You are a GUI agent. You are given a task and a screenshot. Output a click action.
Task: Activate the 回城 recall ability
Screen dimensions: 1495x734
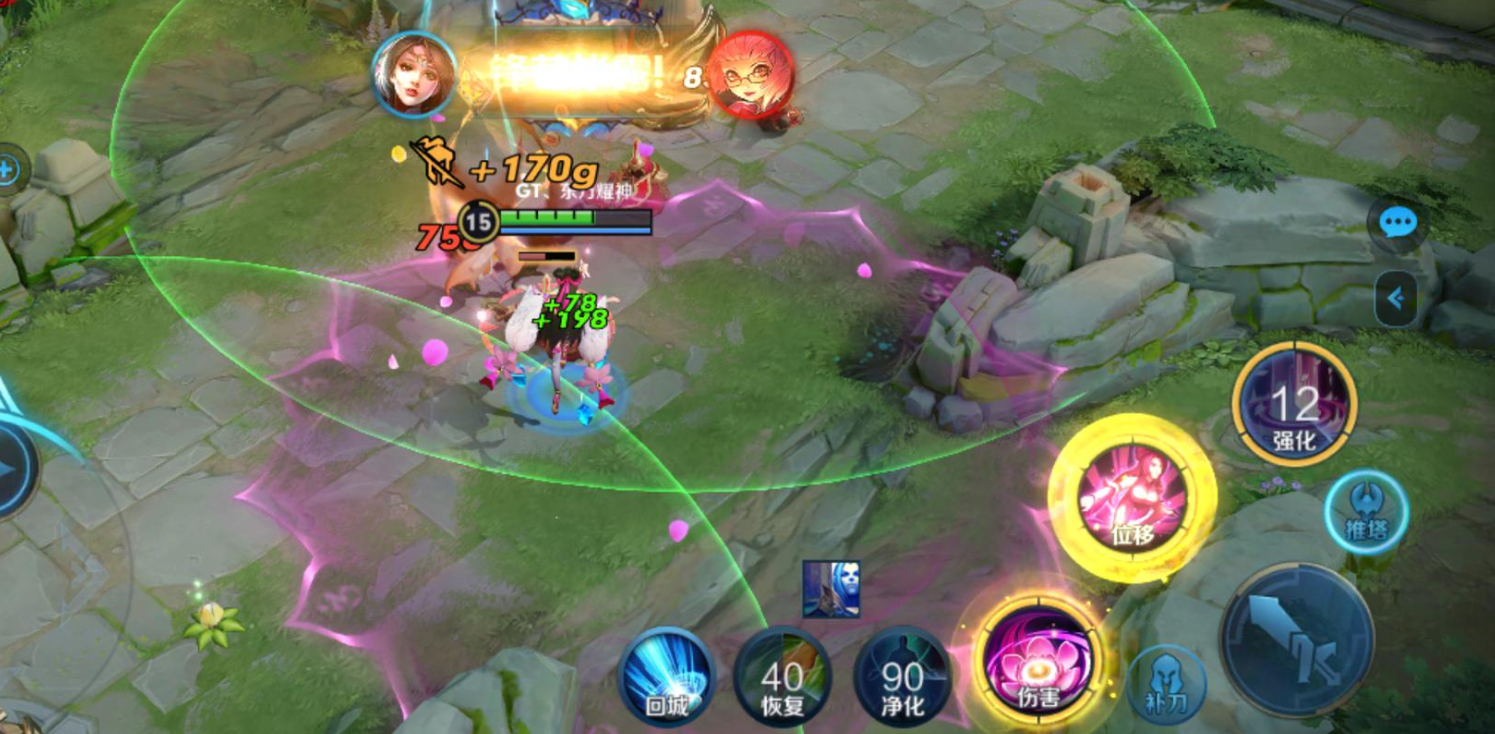coord(666,676)
